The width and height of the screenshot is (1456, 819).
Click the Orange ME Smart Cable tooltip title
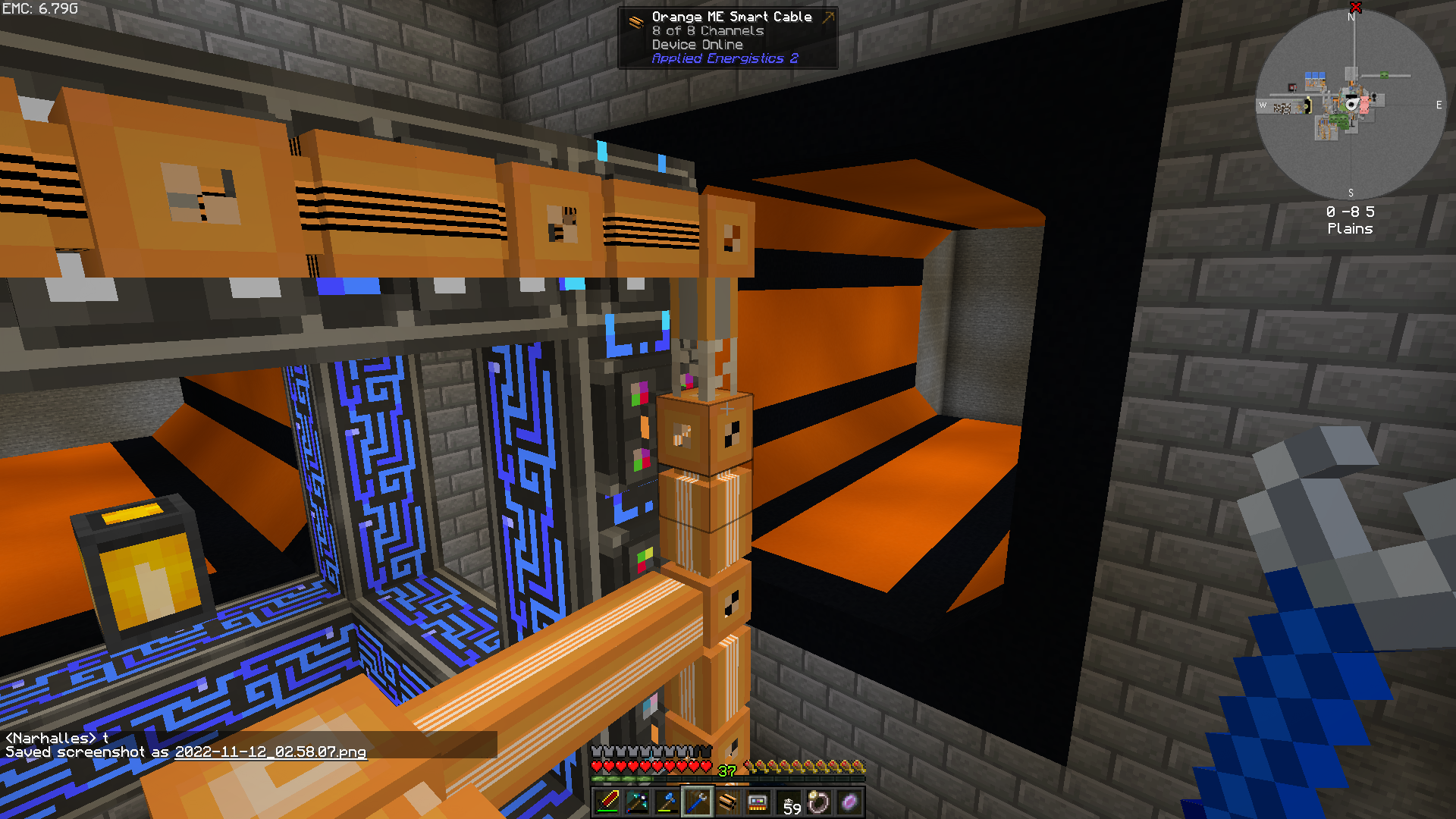coord(730,16)
